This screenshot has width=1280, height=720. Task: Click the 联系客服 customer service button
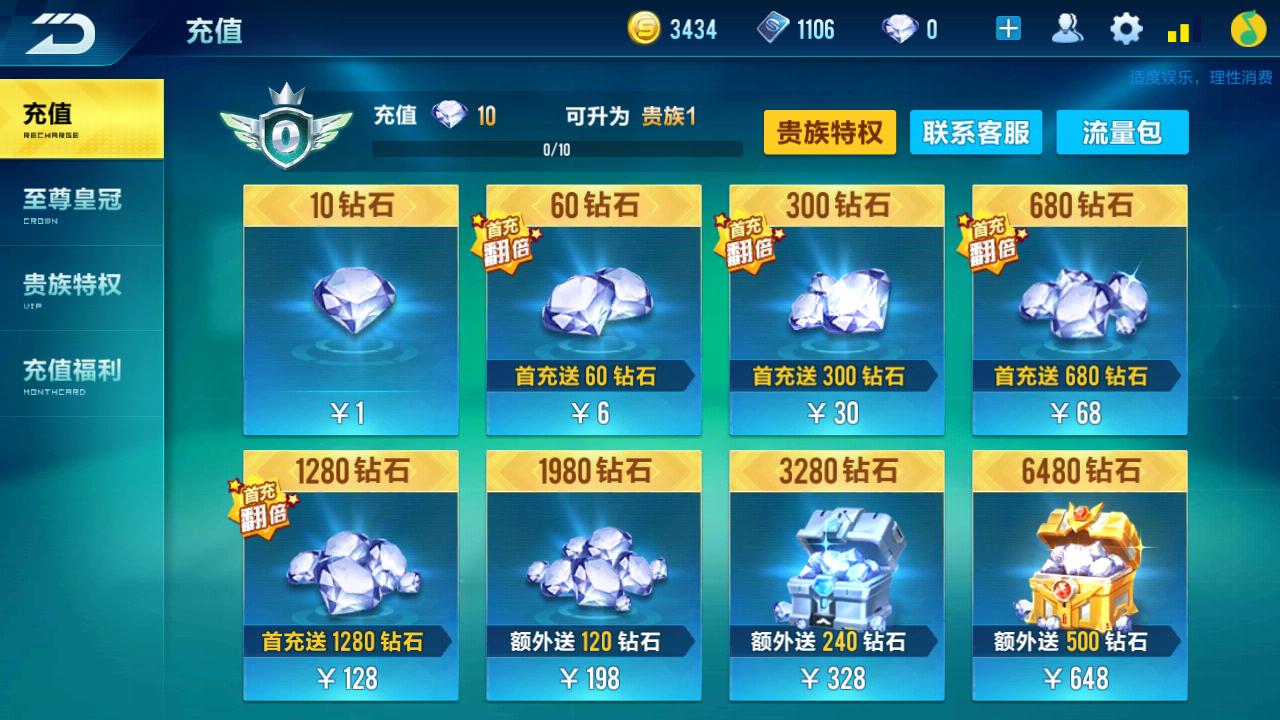click(x=976, y=132)
